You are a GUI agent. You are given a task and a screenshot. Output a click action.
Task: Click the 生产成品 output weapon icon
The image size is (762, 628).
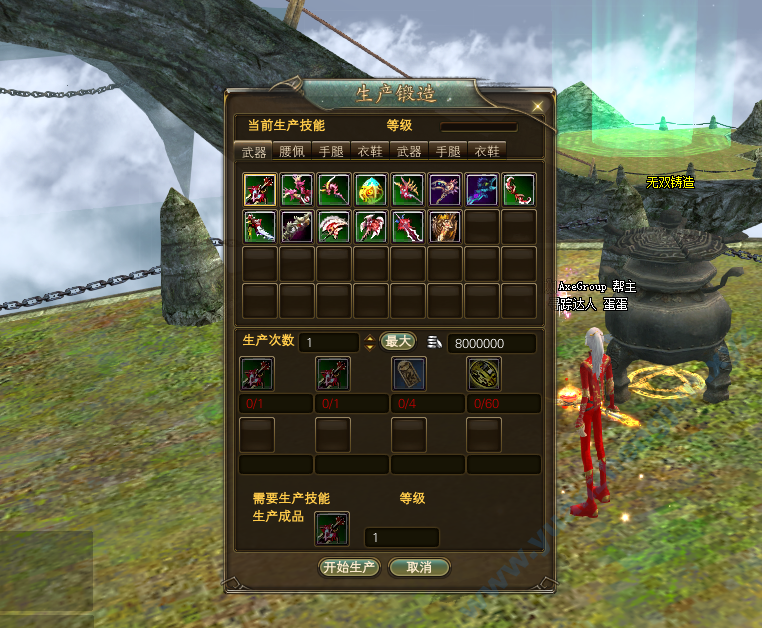click(x=331, y=529)
